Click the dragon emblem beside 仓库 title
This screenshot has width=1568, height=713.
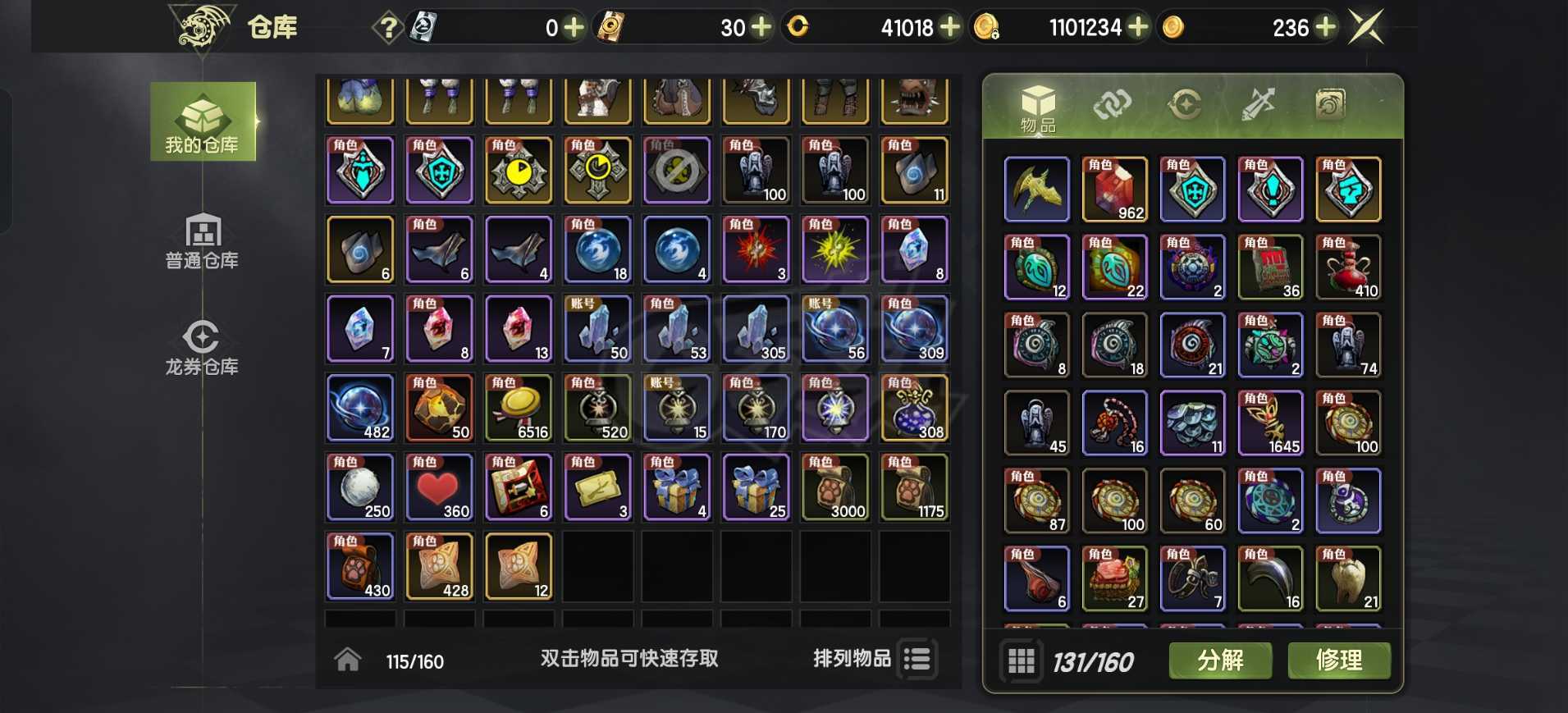199,25
